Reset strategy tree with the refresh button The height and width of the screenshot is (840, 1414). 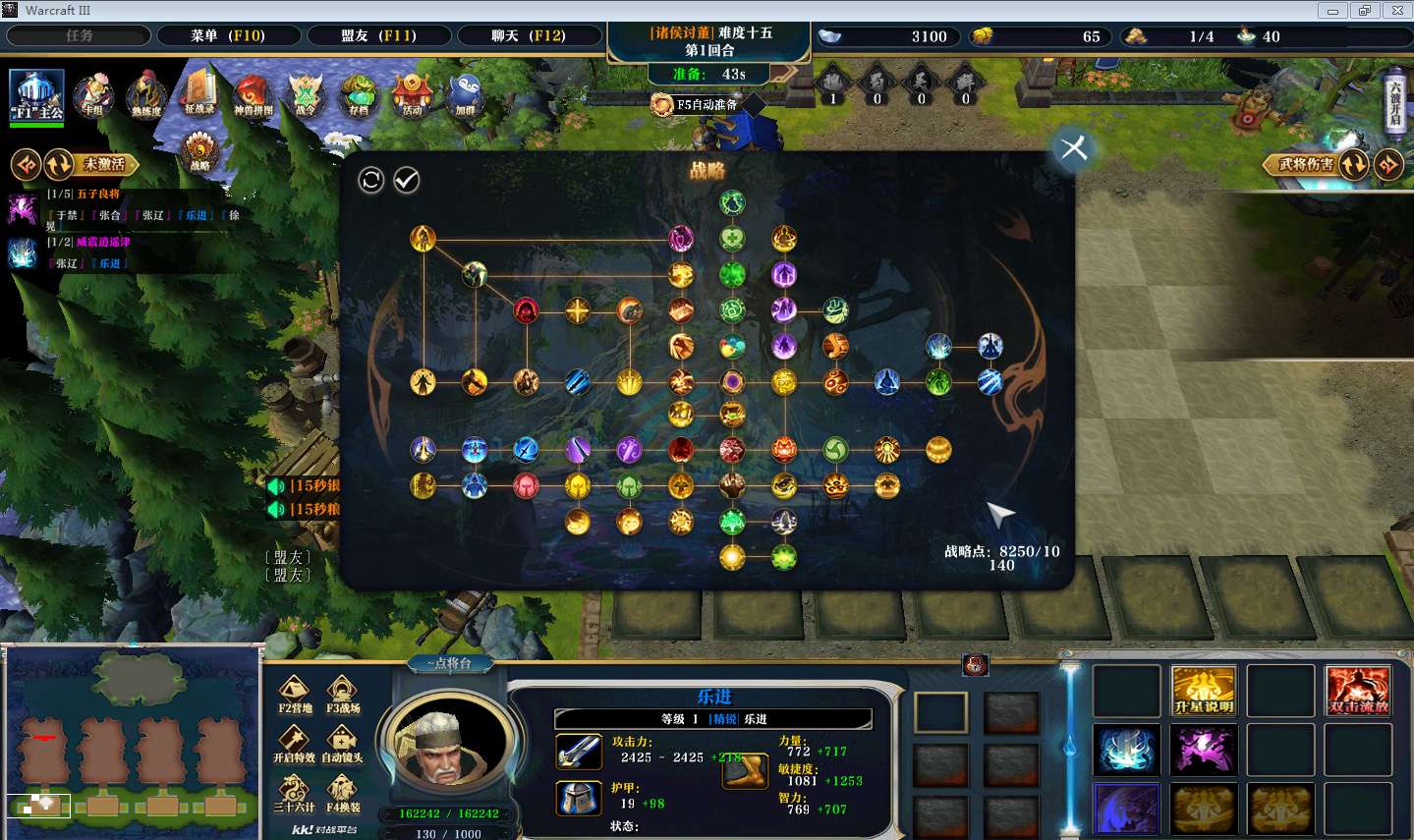tap(370, 180)
